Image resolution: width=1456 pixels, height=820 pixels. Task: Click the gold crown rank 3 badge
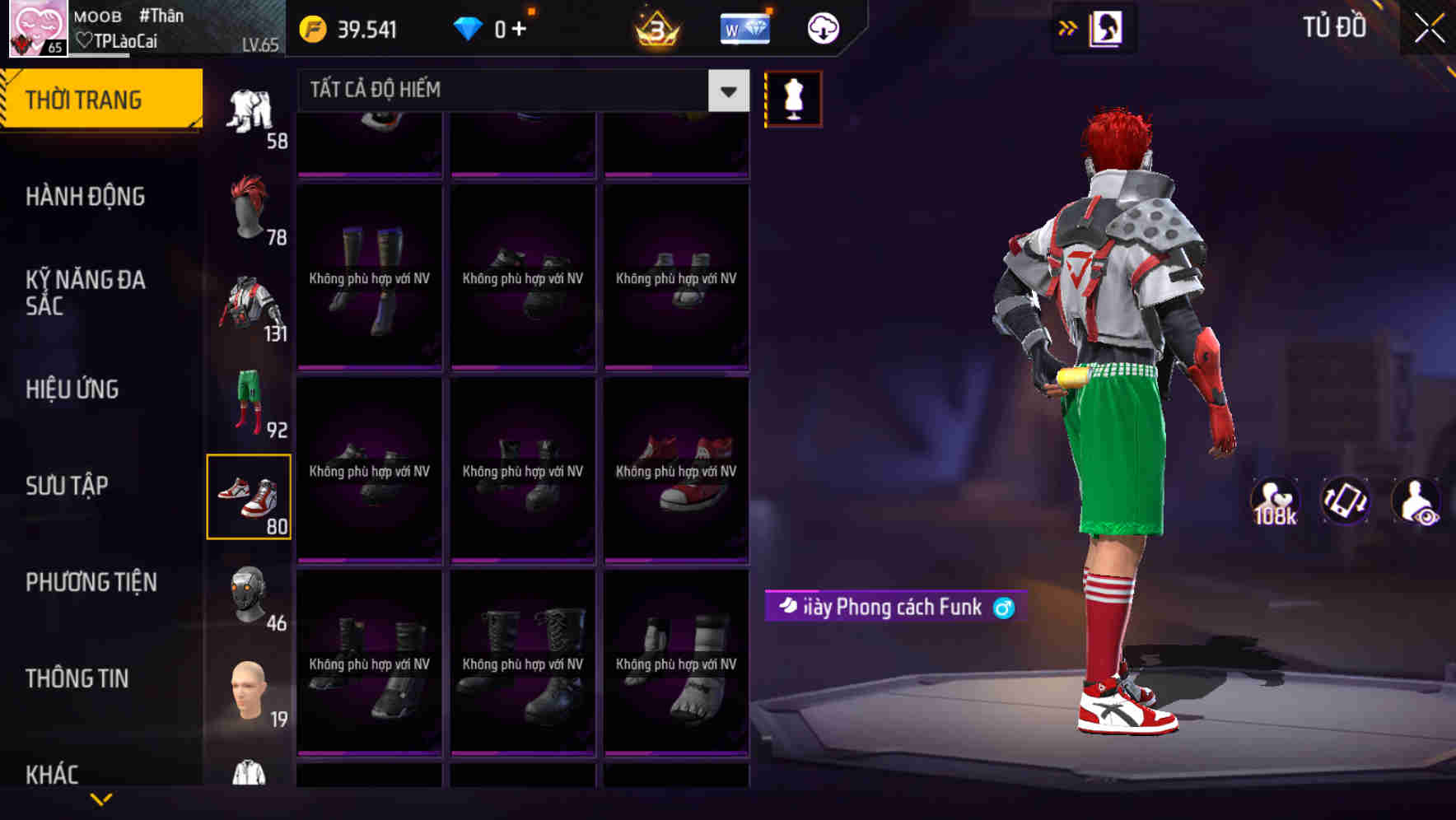655,27
